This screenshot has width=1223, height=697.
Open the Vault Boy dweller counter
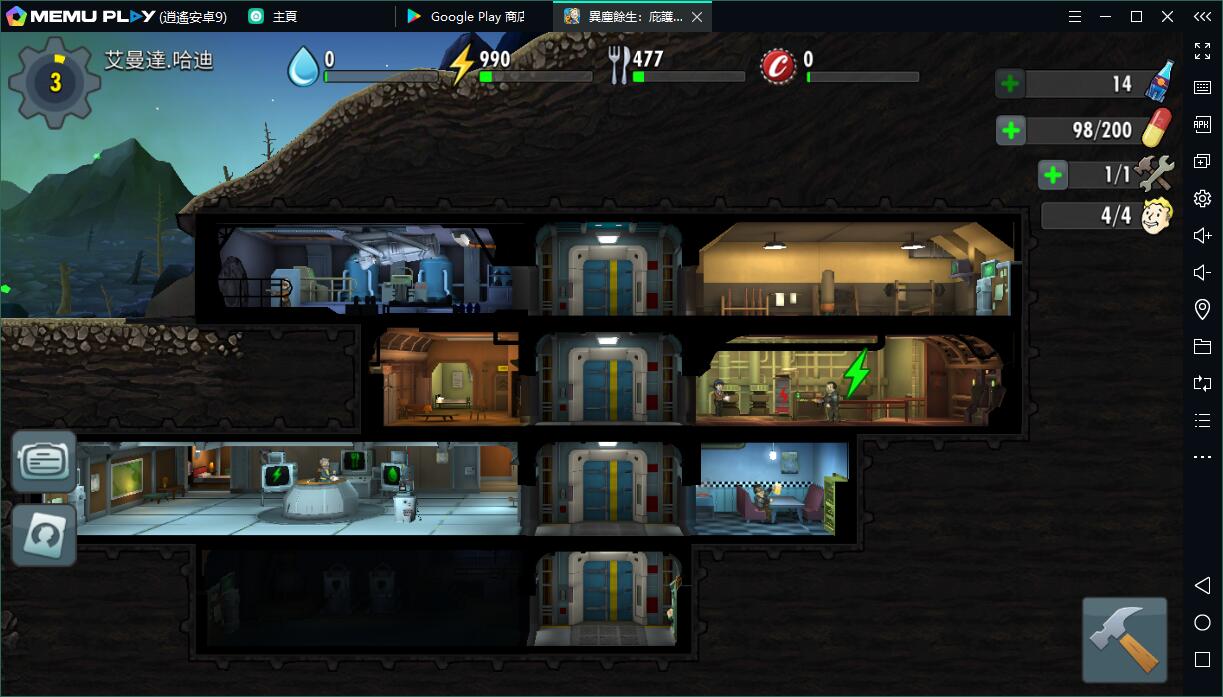pos(1156,215)
